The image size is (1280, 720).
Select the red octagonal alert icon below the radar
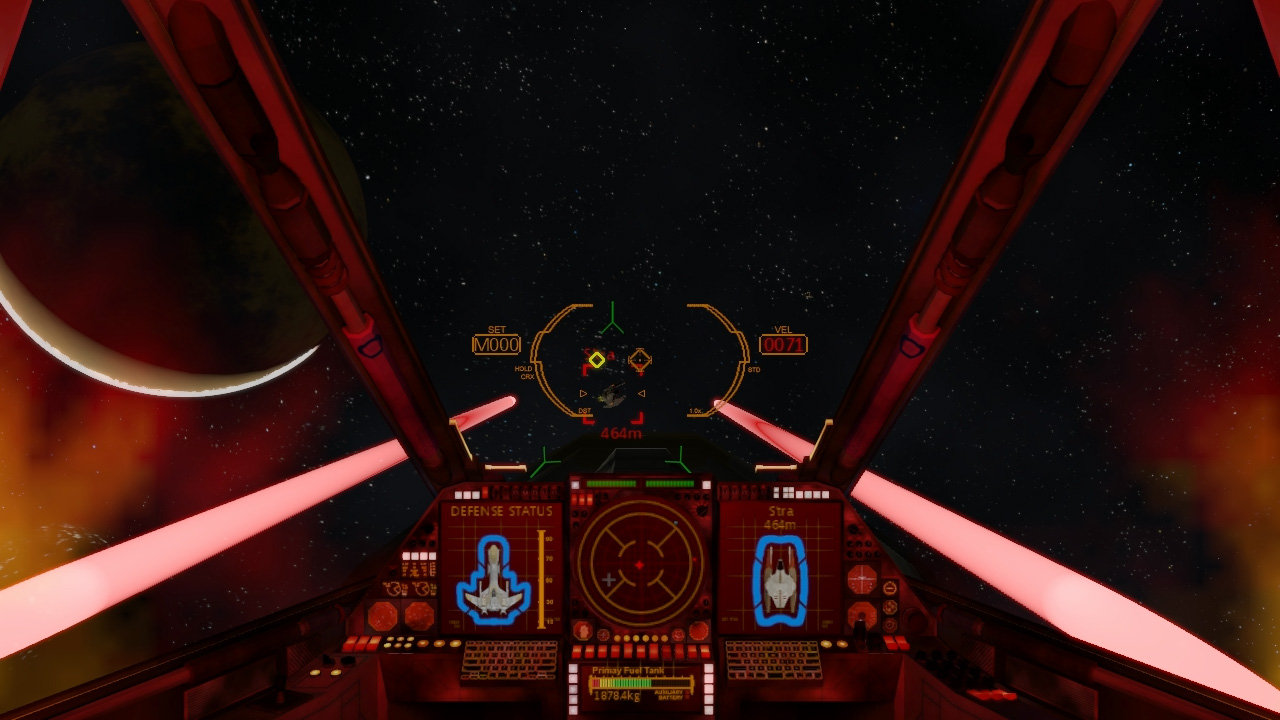(583, 630)
